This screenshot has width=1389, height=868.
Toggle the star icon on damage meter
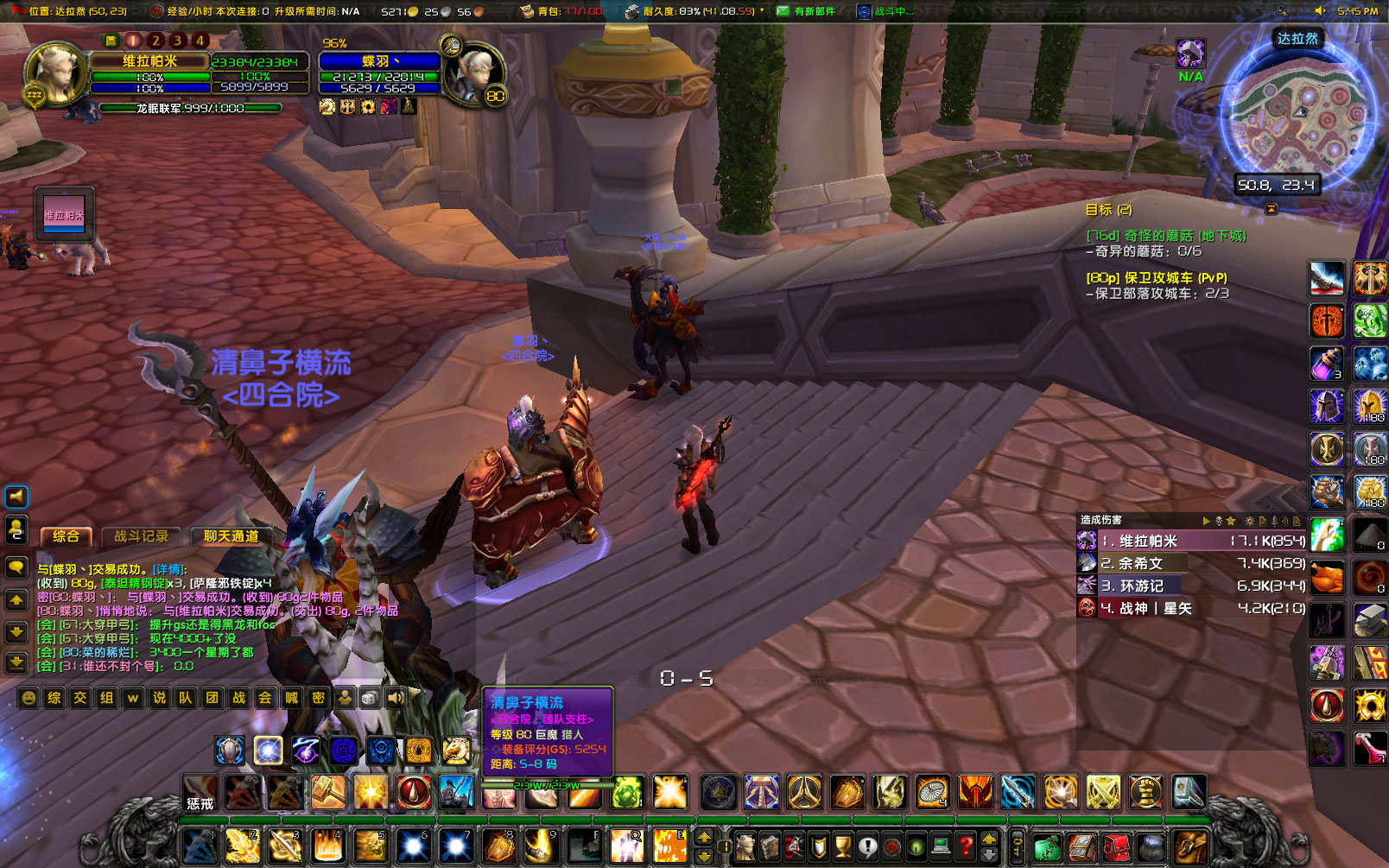[1231, 522]
